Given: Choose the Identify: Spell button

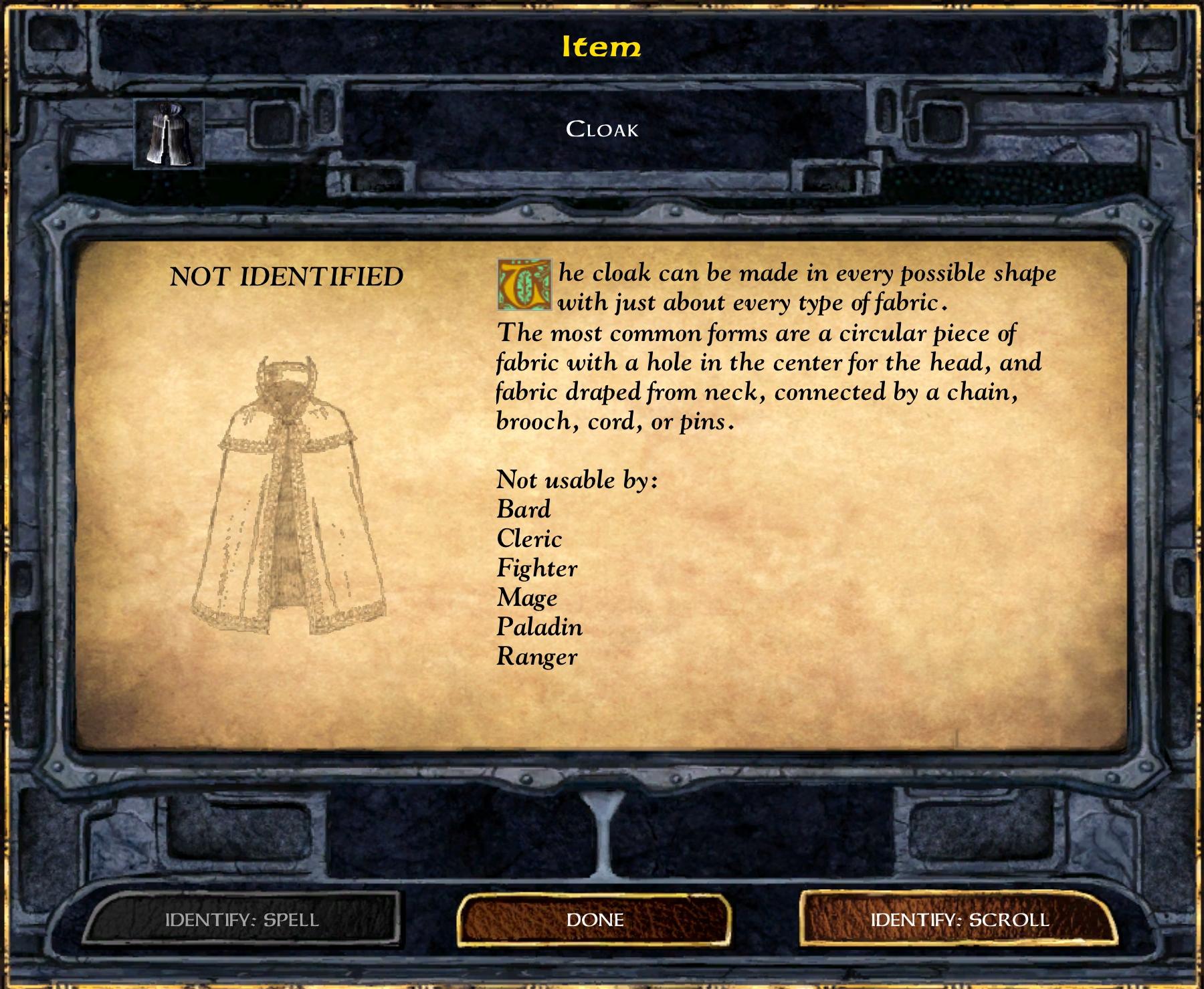Looking at the screenshot, I should click(x=242, y=919).
